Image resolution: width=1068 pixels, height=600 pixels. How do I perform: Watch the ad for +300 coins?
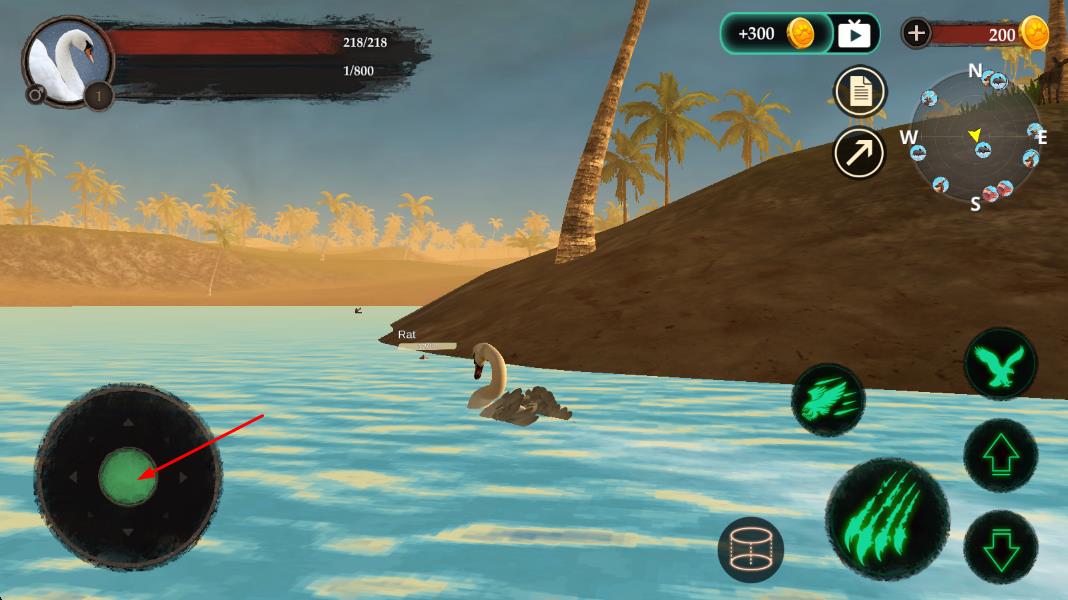tap(799, 34)
